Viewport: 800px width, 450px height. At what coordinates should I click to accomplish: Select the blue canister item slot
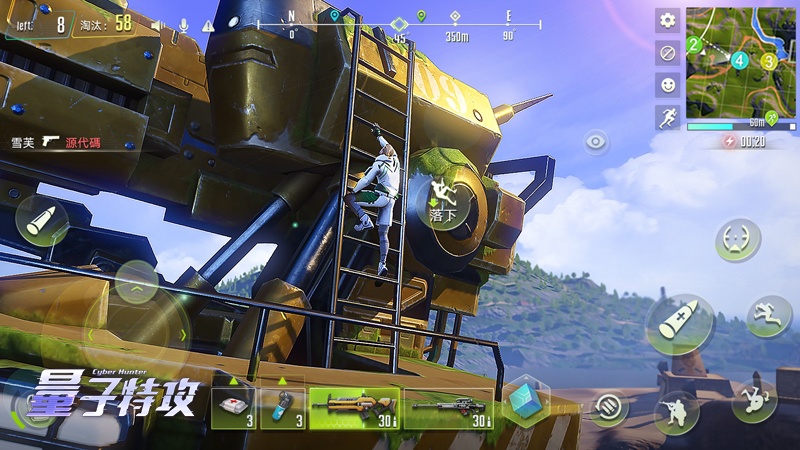tap(283, 408)
